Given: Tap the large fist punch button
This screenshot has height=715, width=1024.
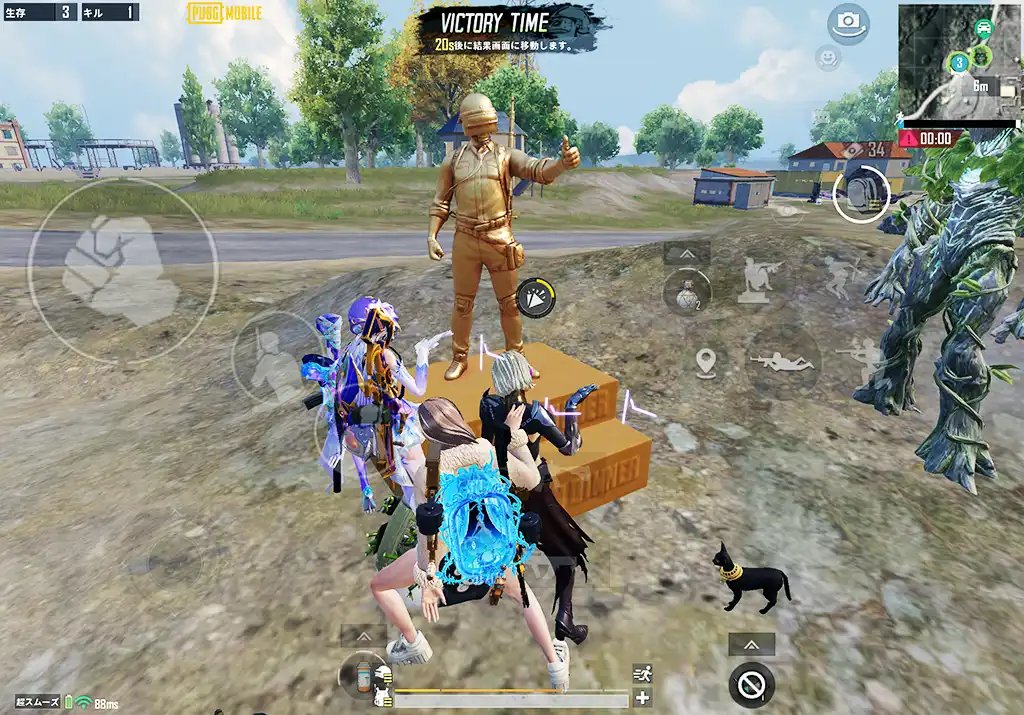Looking at the screenshot, I should [122, 271].
